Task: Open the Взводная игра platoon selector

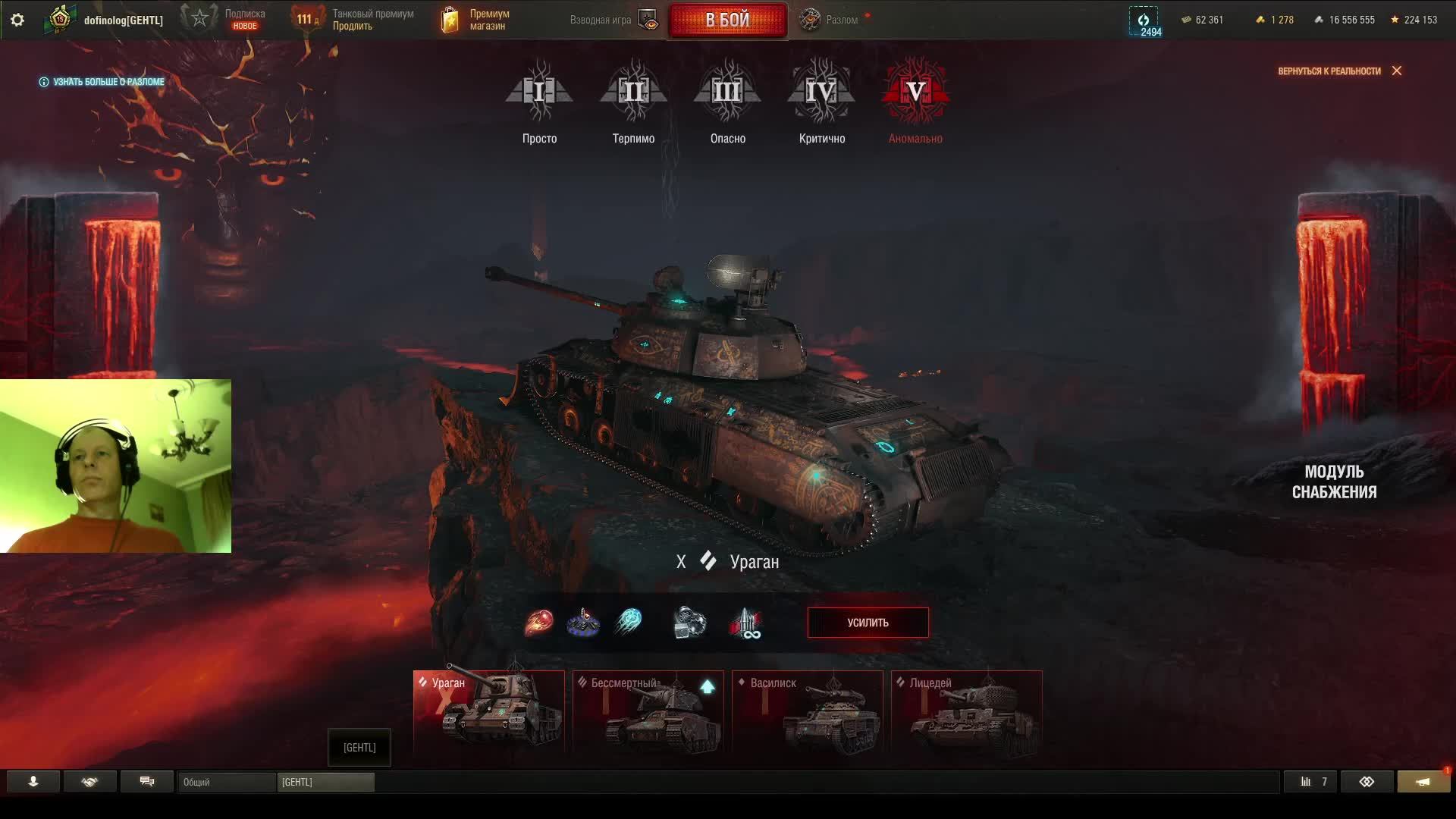Action: [613, 20]
